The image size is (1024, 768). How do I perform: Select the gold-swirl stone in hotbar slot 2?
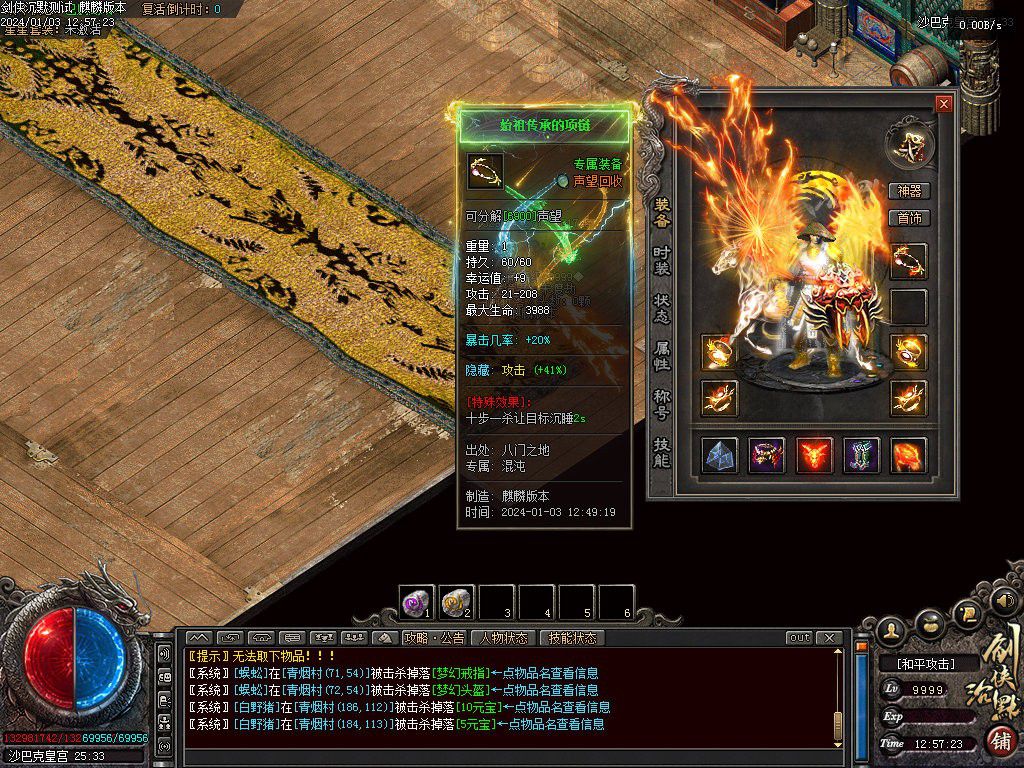point(456,602)
